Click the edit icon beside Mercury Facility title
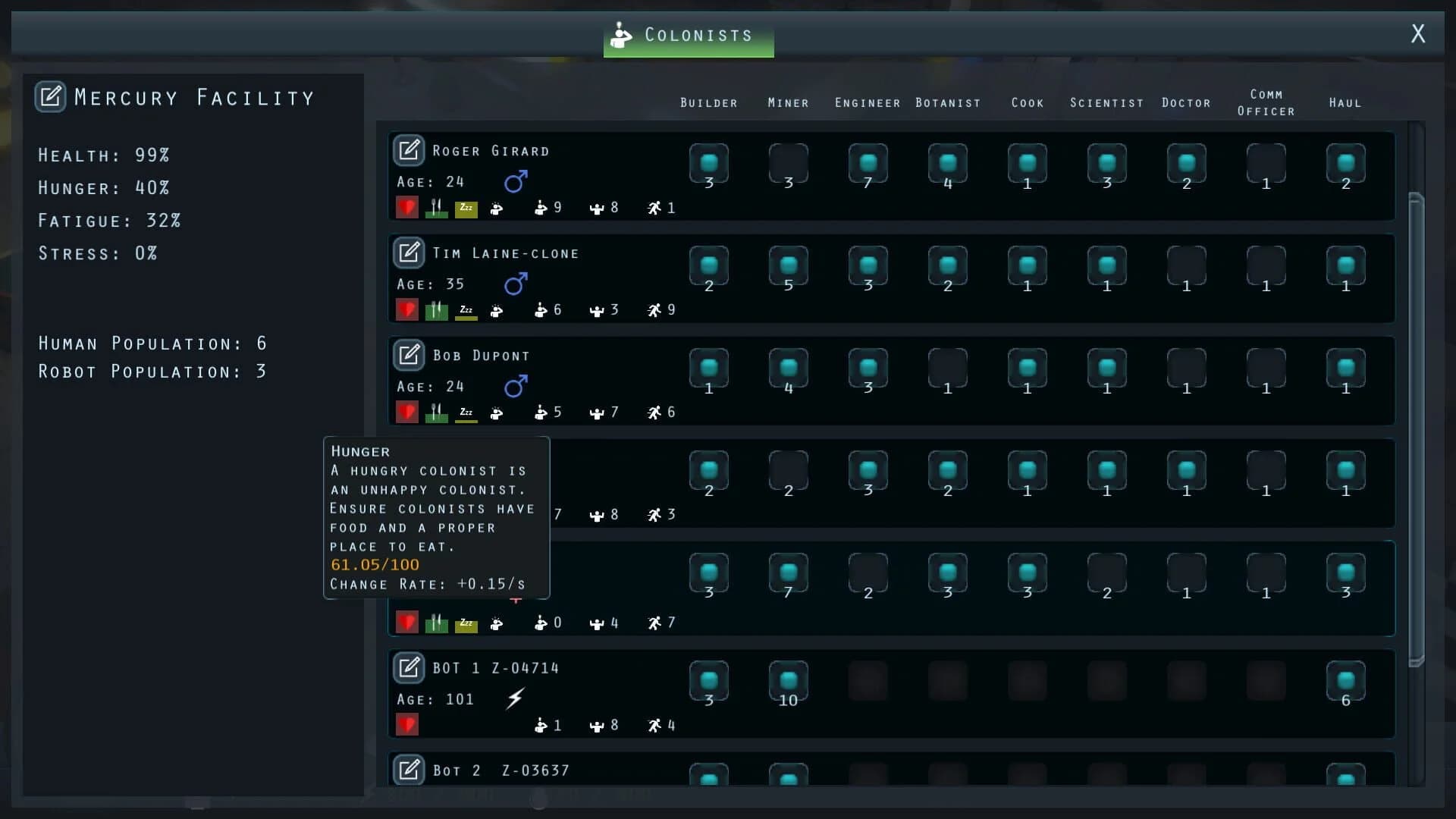This screenshot has width=1456, height=819. coord(51,96)
